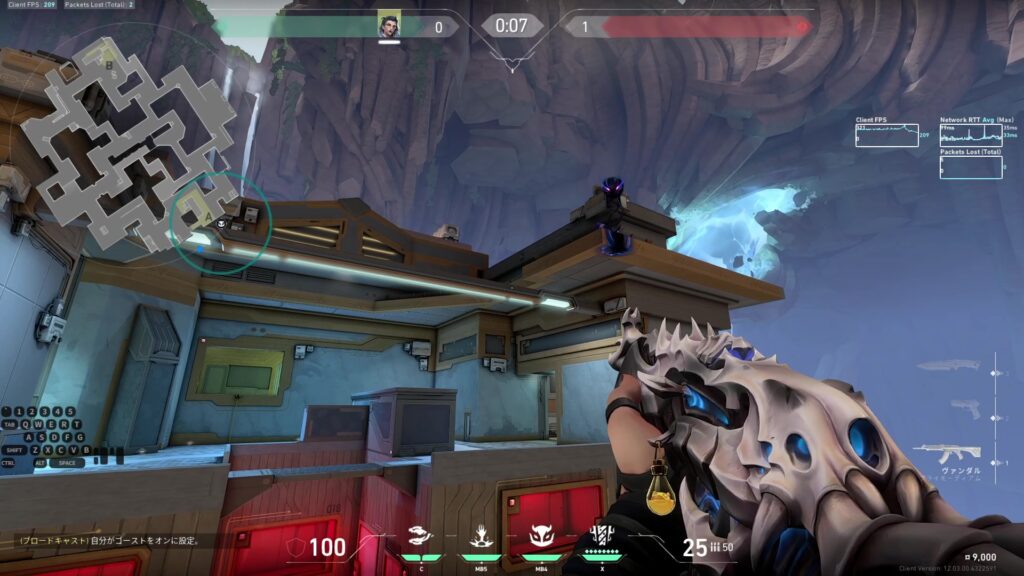Click the Client FPS graph
Image resolution: width=1024 pixels, height=576 pixels.
click(x=887, y=135)
